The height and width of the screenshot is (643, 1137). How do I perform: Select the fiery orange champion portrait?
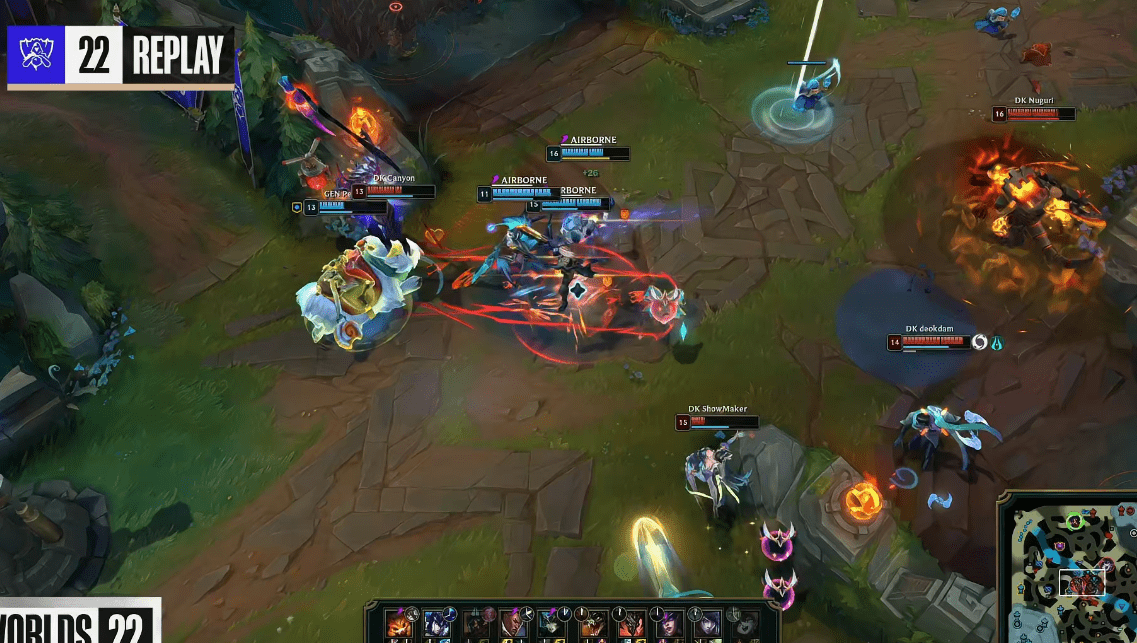(x=401, y=623)
